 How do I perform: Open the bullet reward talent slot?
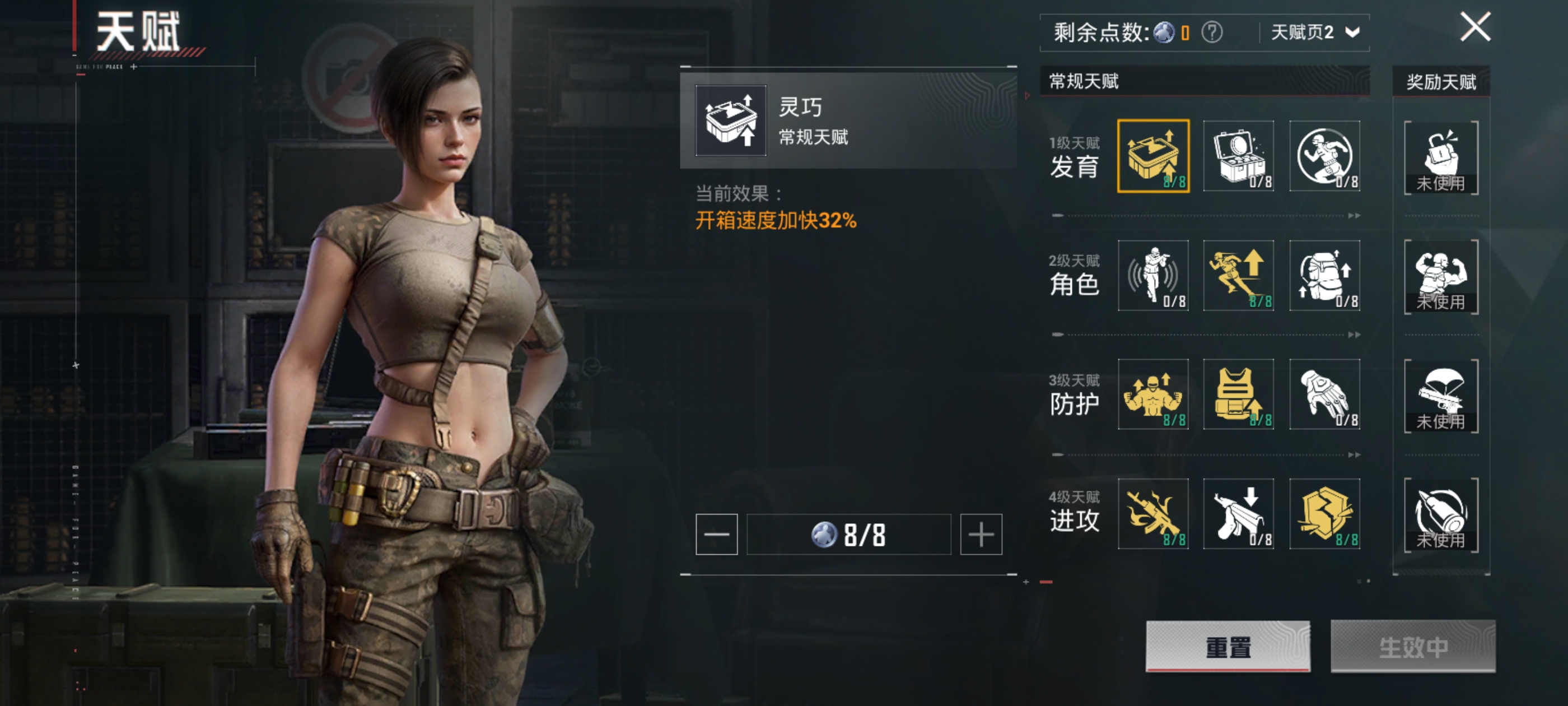pos(1441,515)
